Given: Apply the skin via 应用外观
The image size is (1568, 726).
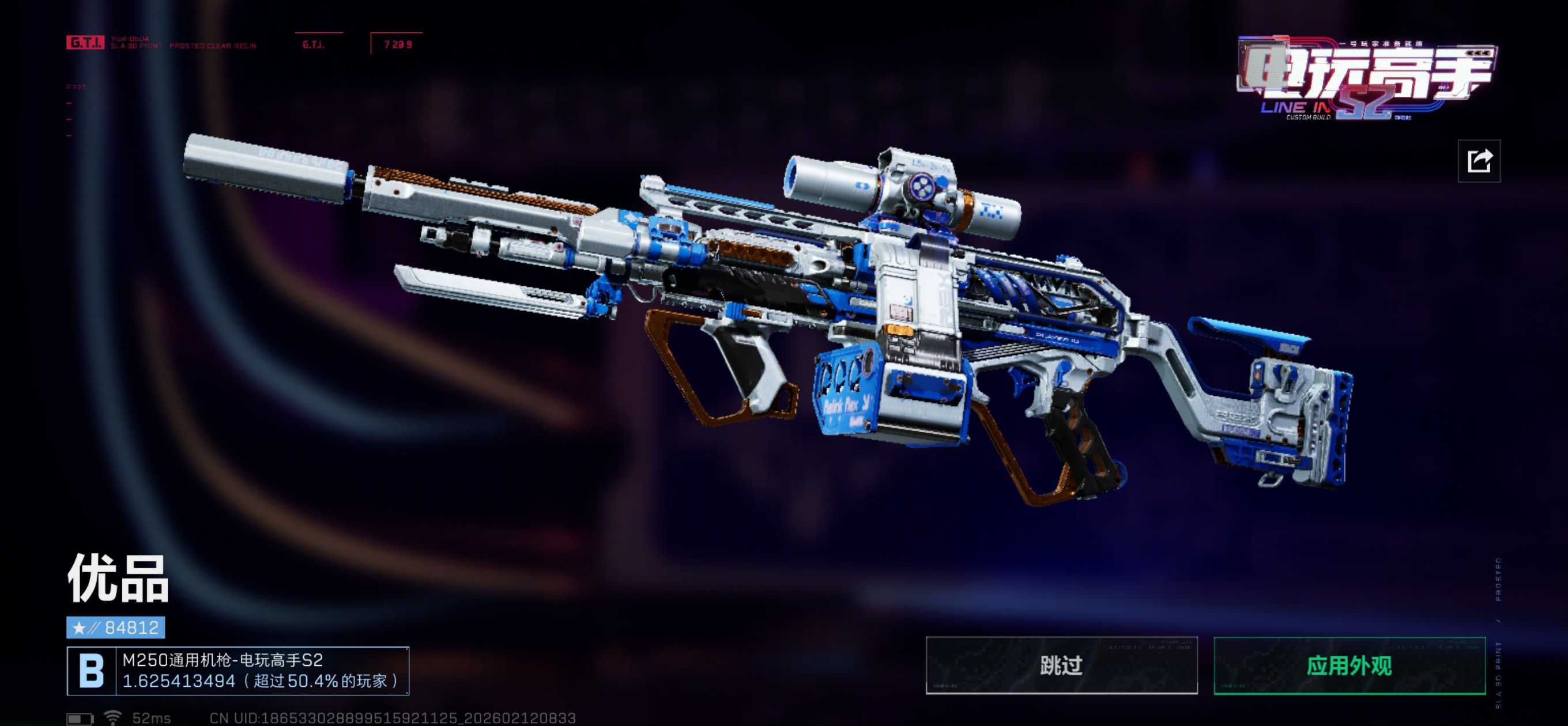Looking at the screenshot, I should coord(1349,665).
